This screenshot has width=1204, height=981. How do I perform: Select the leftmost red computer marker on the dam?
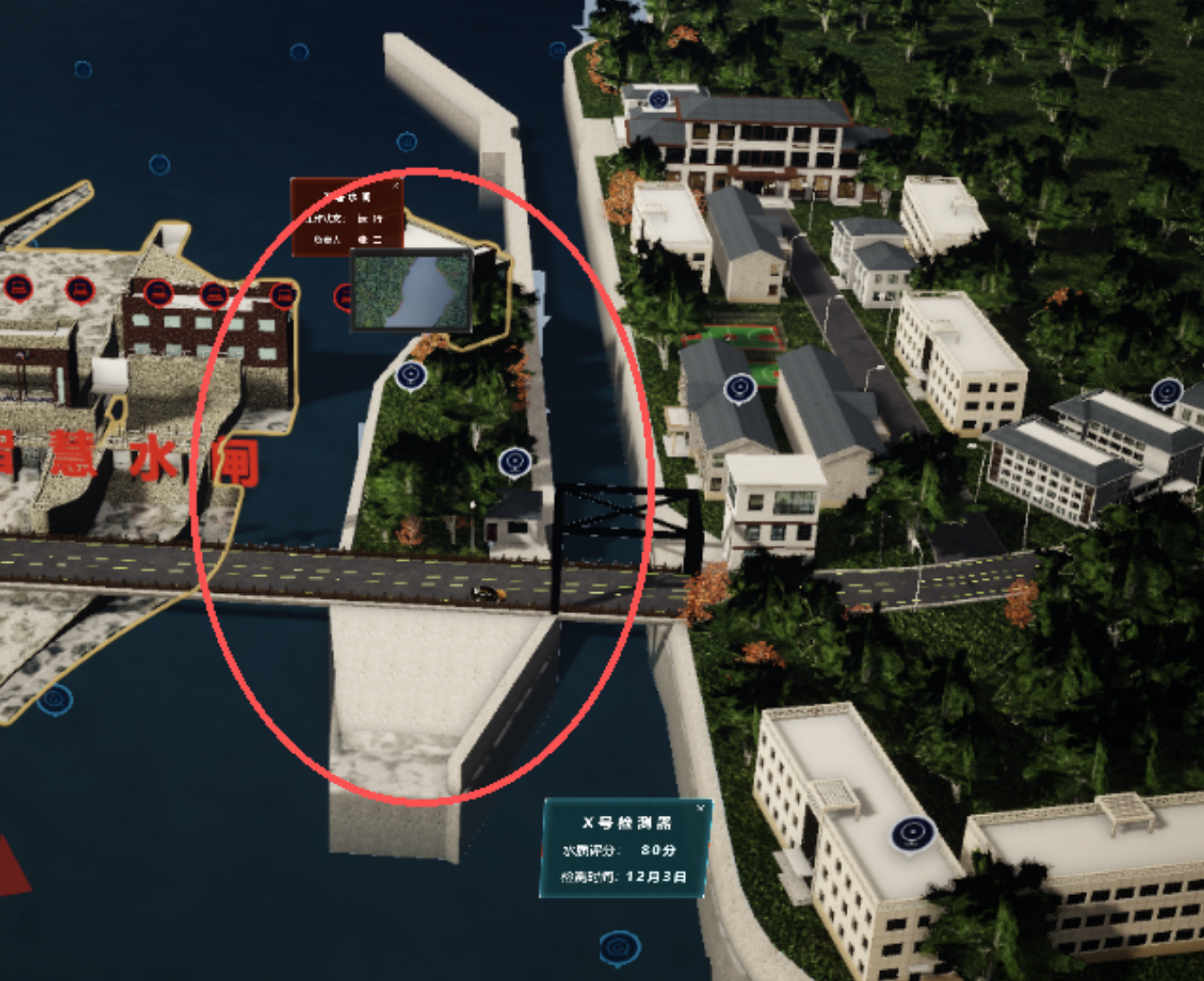(x=18, y=288)
